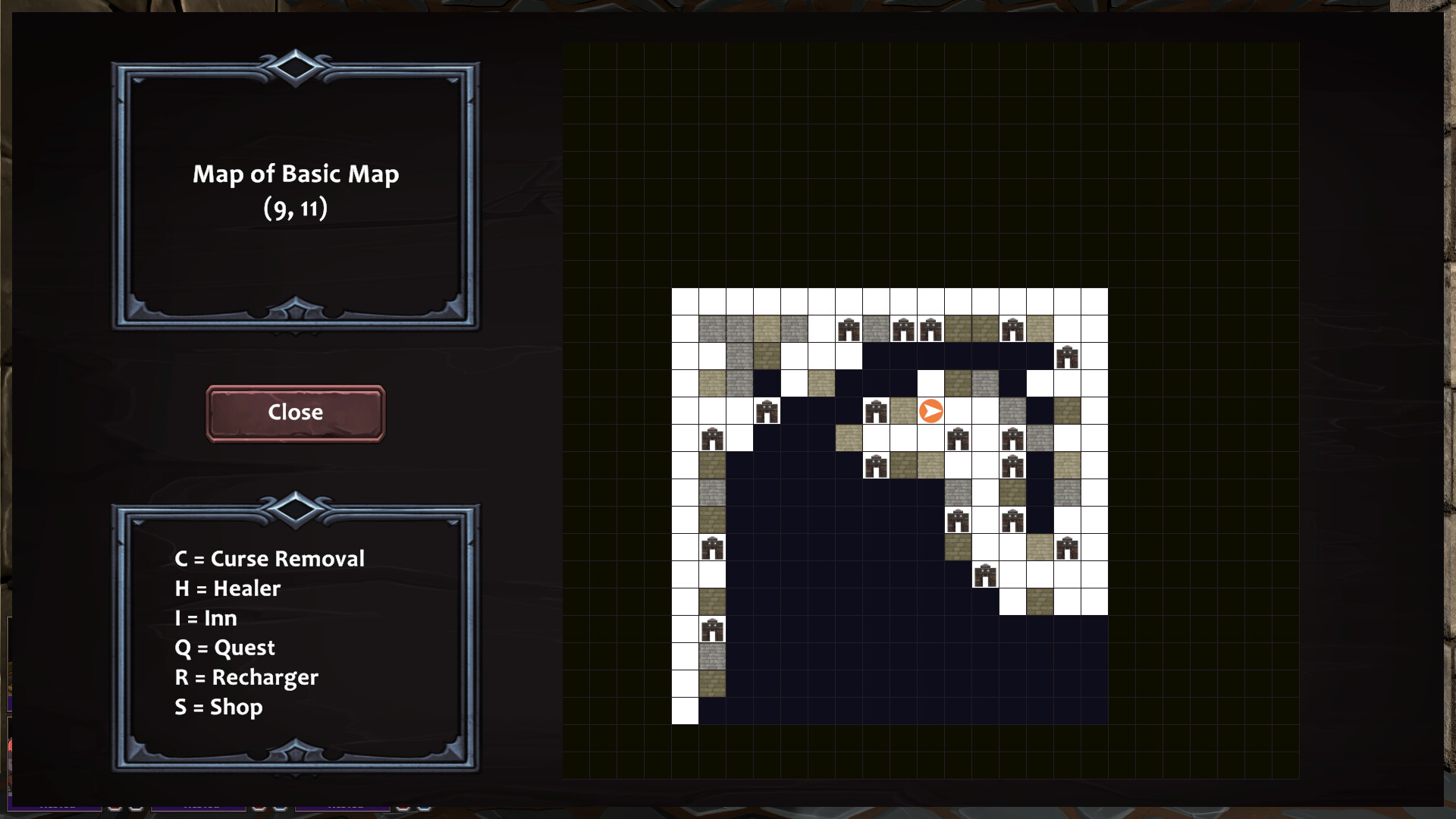Viewport: 1456px width, 819px height.
Task: Click the H = Healer legend line
Action: (227, 588)
